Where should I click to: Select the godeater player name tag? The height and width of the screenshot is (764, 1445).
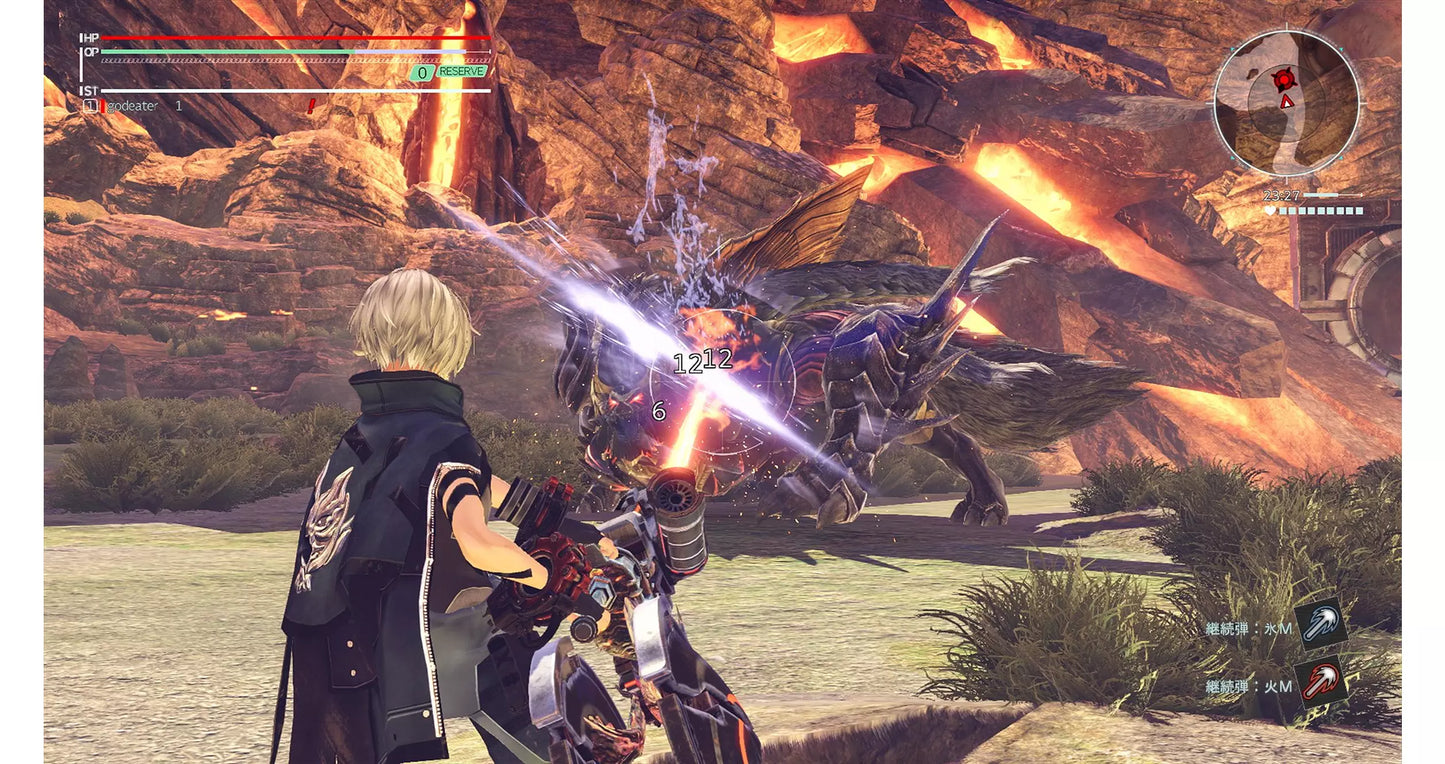(130, 105)
